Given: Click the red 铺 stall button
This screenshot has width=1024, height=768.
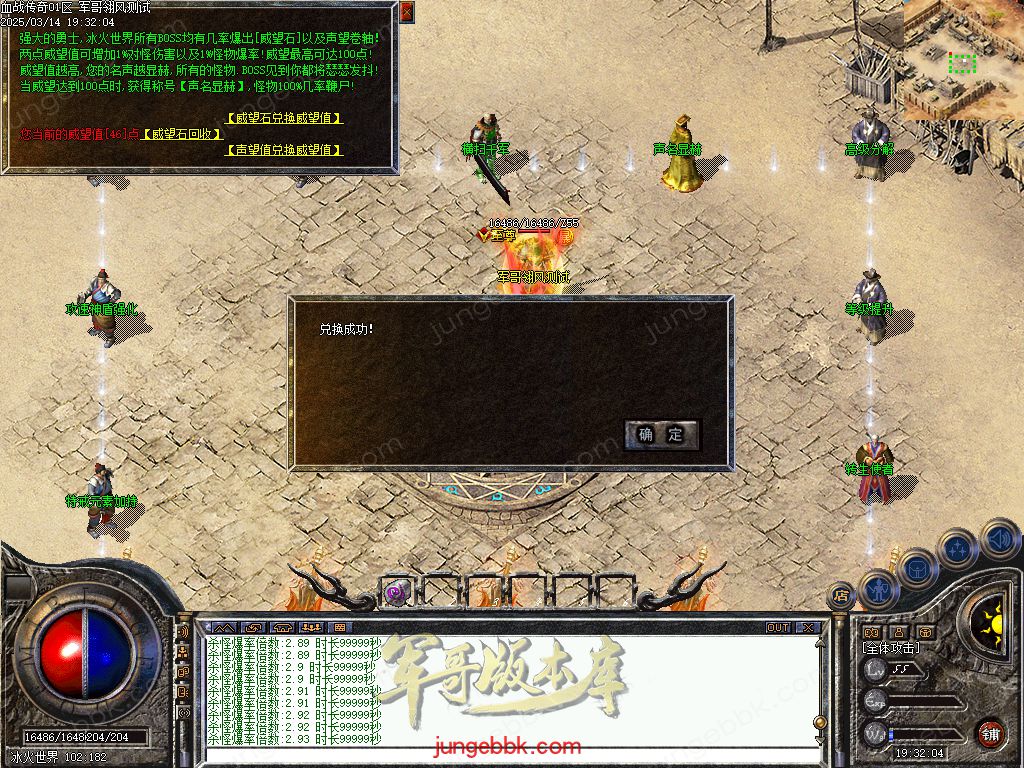Looking at the screenshot, I should (x=990, y=733).
